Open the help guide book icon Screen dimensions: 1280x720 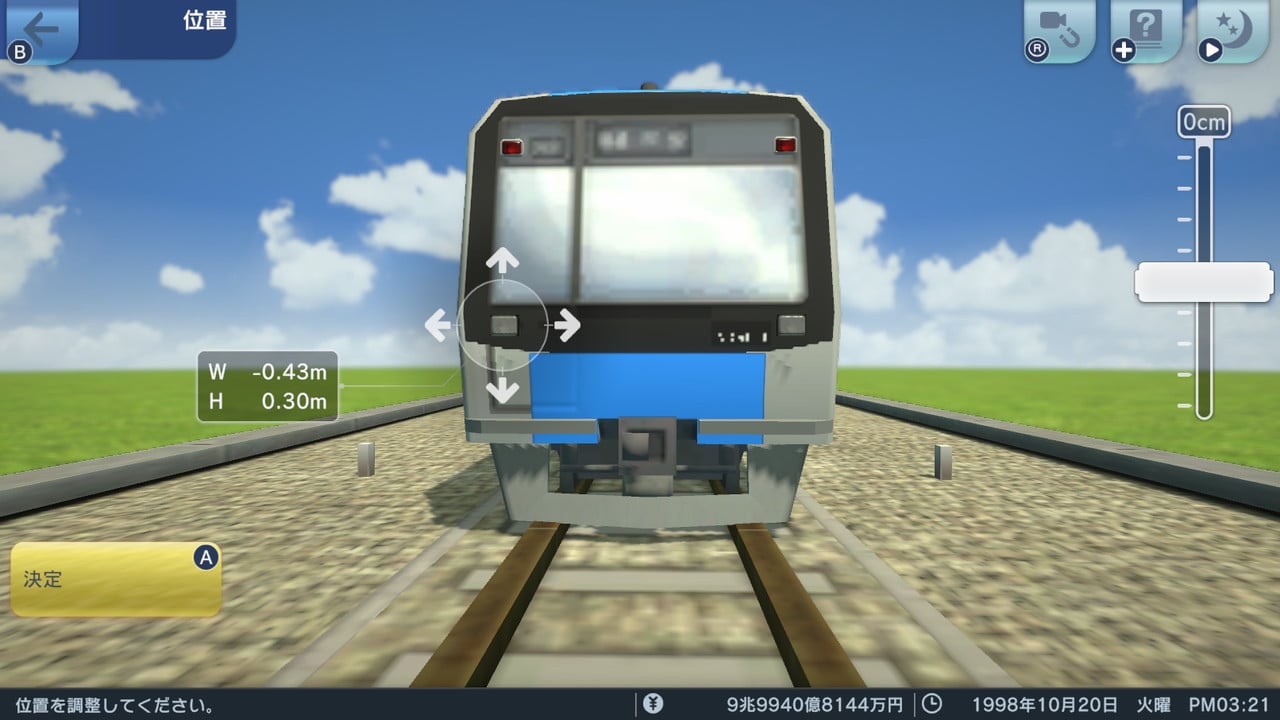[1145, 25]
